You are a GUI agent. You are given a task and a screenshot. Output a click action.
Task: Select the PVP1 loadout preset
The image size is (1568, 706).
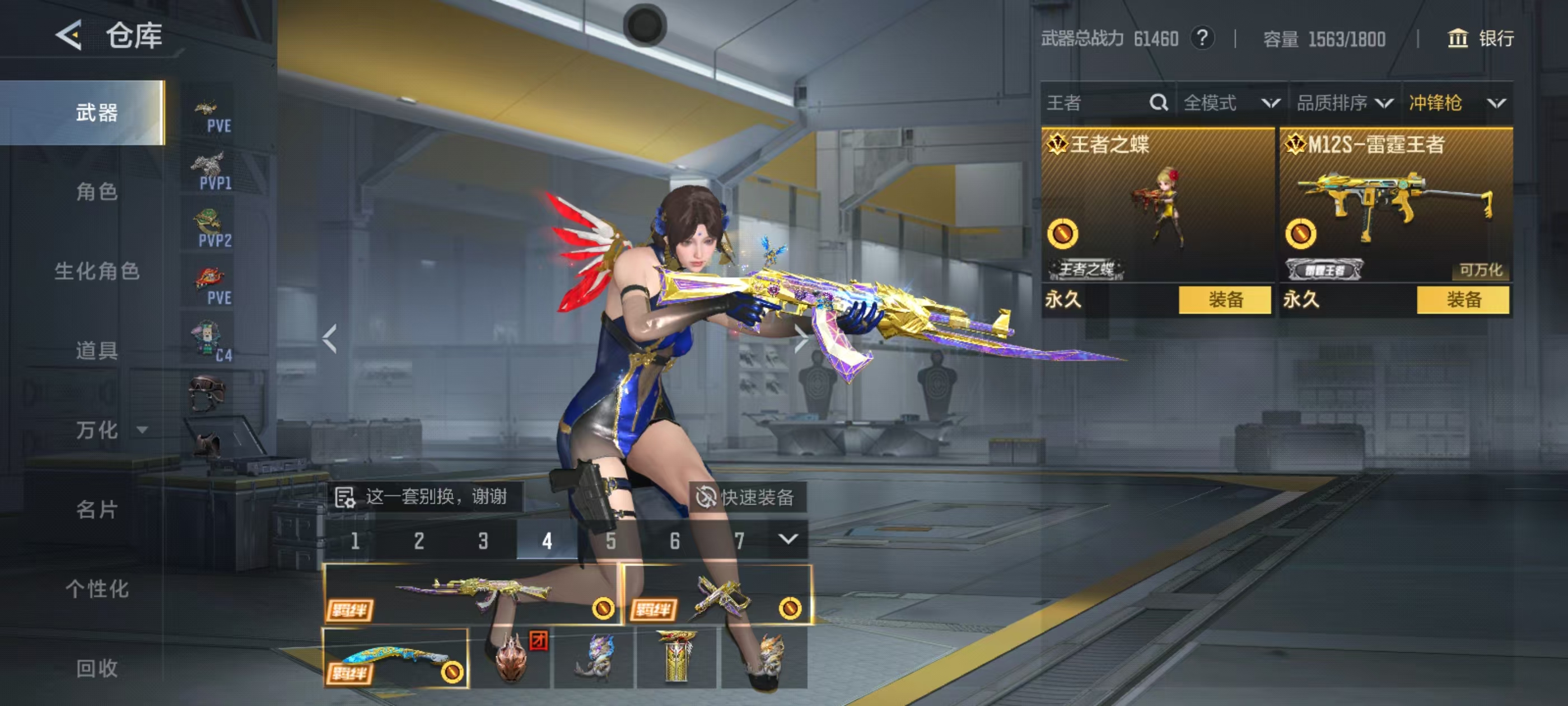(x=211, y=172)
